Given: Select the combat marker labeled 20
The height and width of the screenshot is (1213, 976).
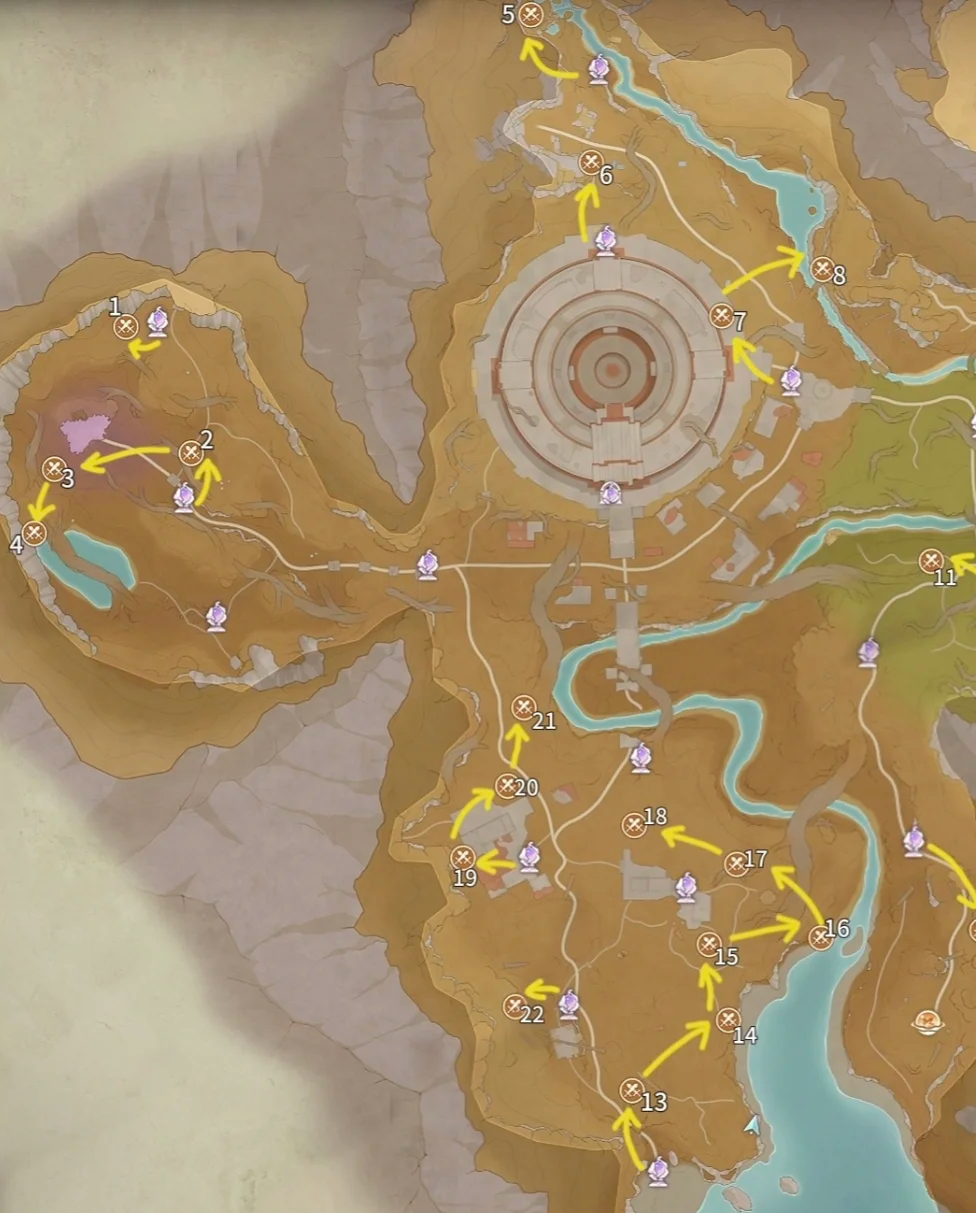Looking at the screenshot, I should click(x=508, y=786).
